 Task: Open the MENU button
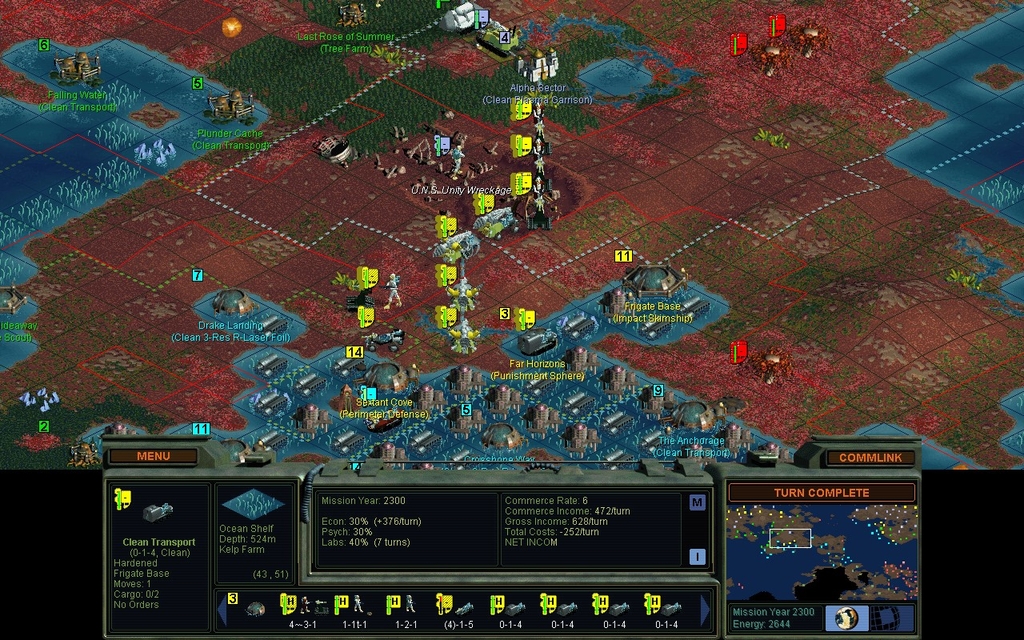[153, 457]
